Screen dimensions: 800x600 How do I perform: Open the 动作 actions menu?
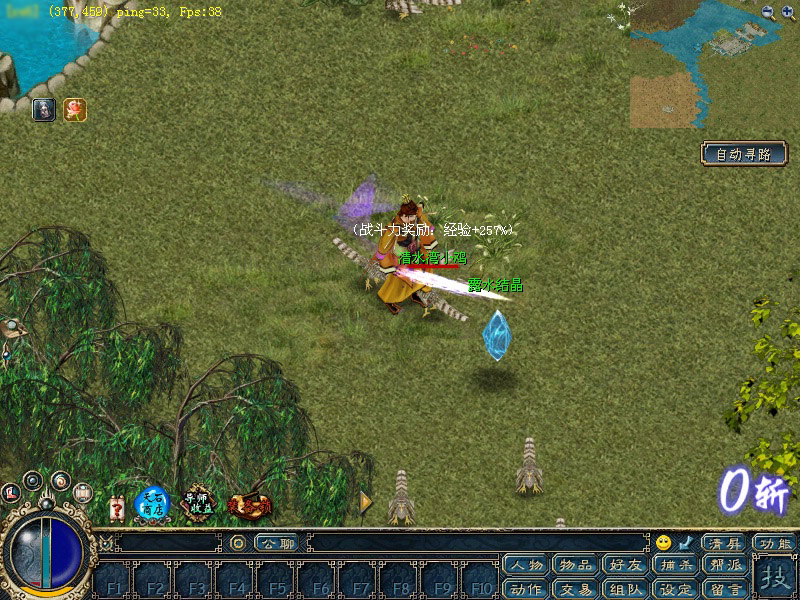click(x=527, y=589)
